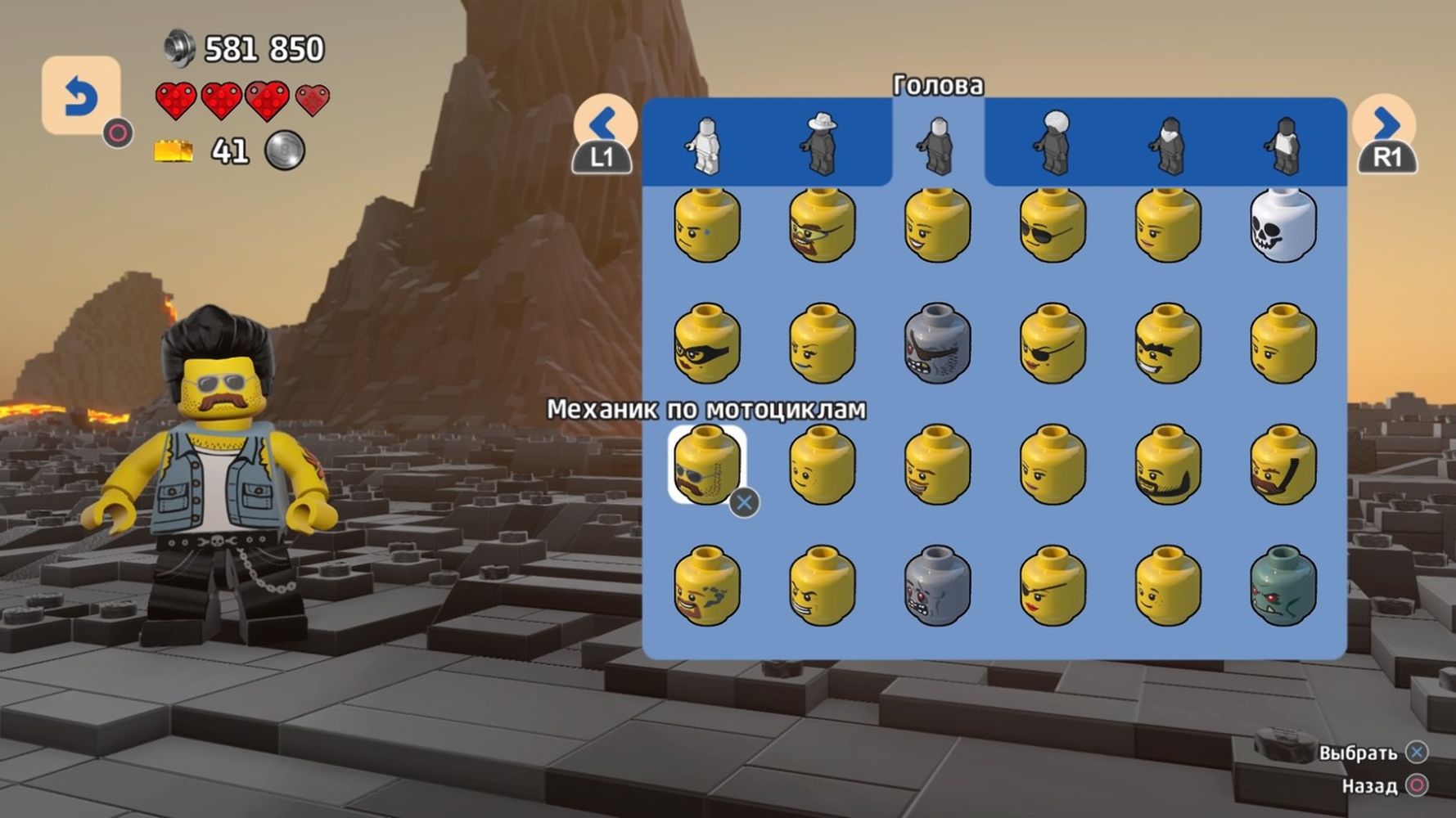1456x818 pixels.
Task: Pick the head with brown beard and black strap
Action: tap(1283, 464)
